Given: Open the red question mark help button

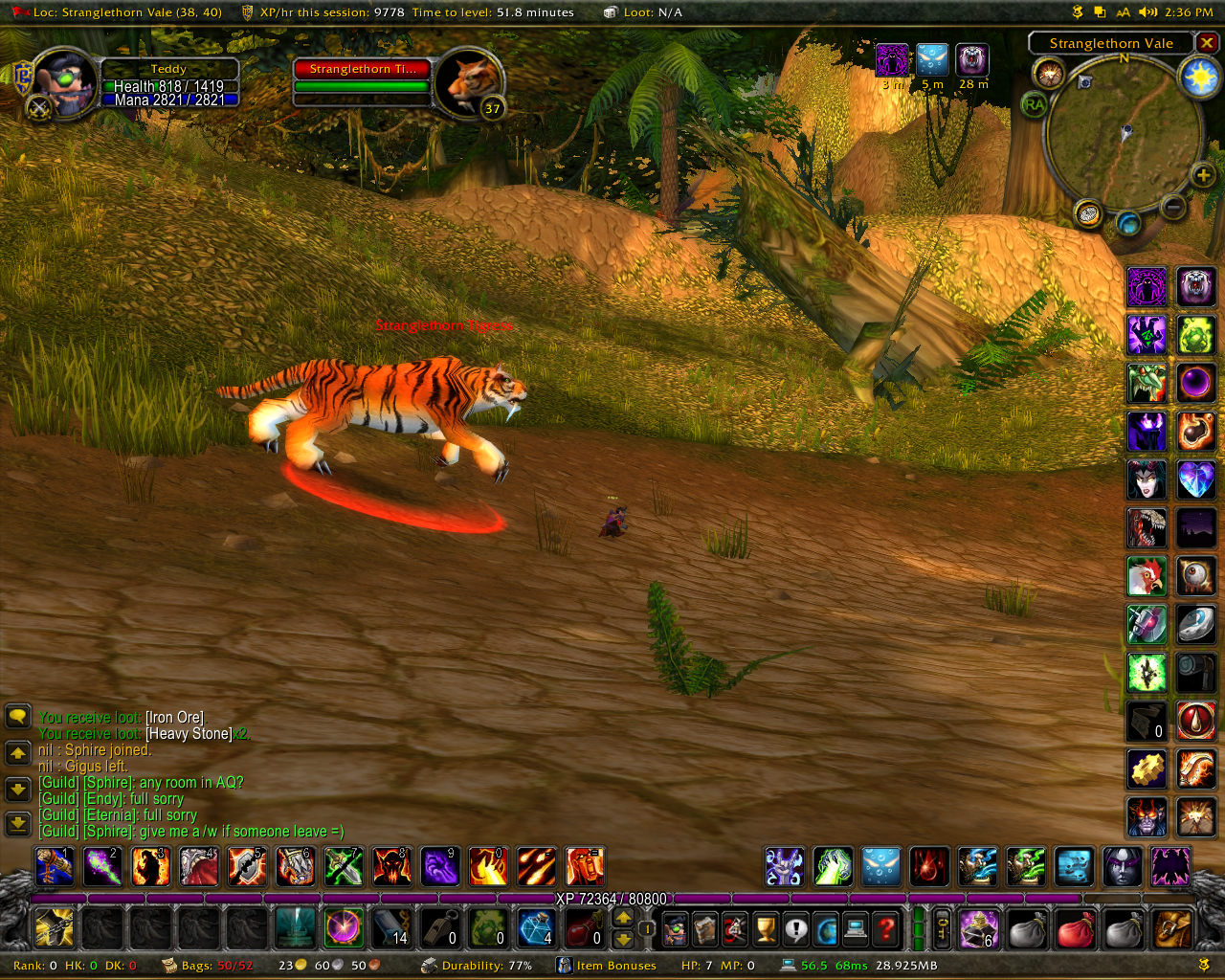Looking at the screenshot, I should click(x=887, y=927).
